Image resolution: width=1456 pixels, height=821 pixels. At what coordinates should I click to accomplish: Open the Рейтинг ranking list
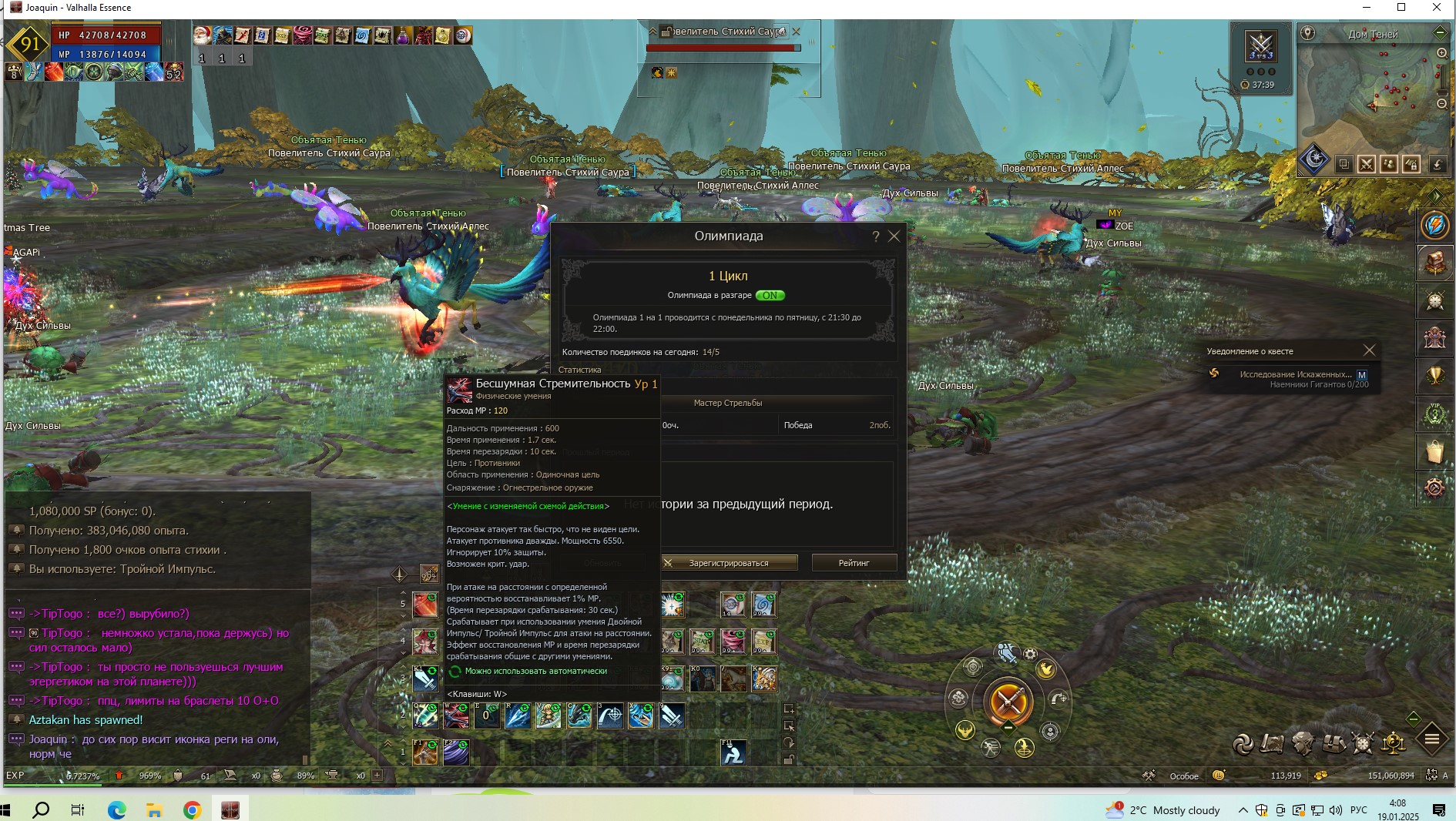pyautogui.click(x=854, y=563)
